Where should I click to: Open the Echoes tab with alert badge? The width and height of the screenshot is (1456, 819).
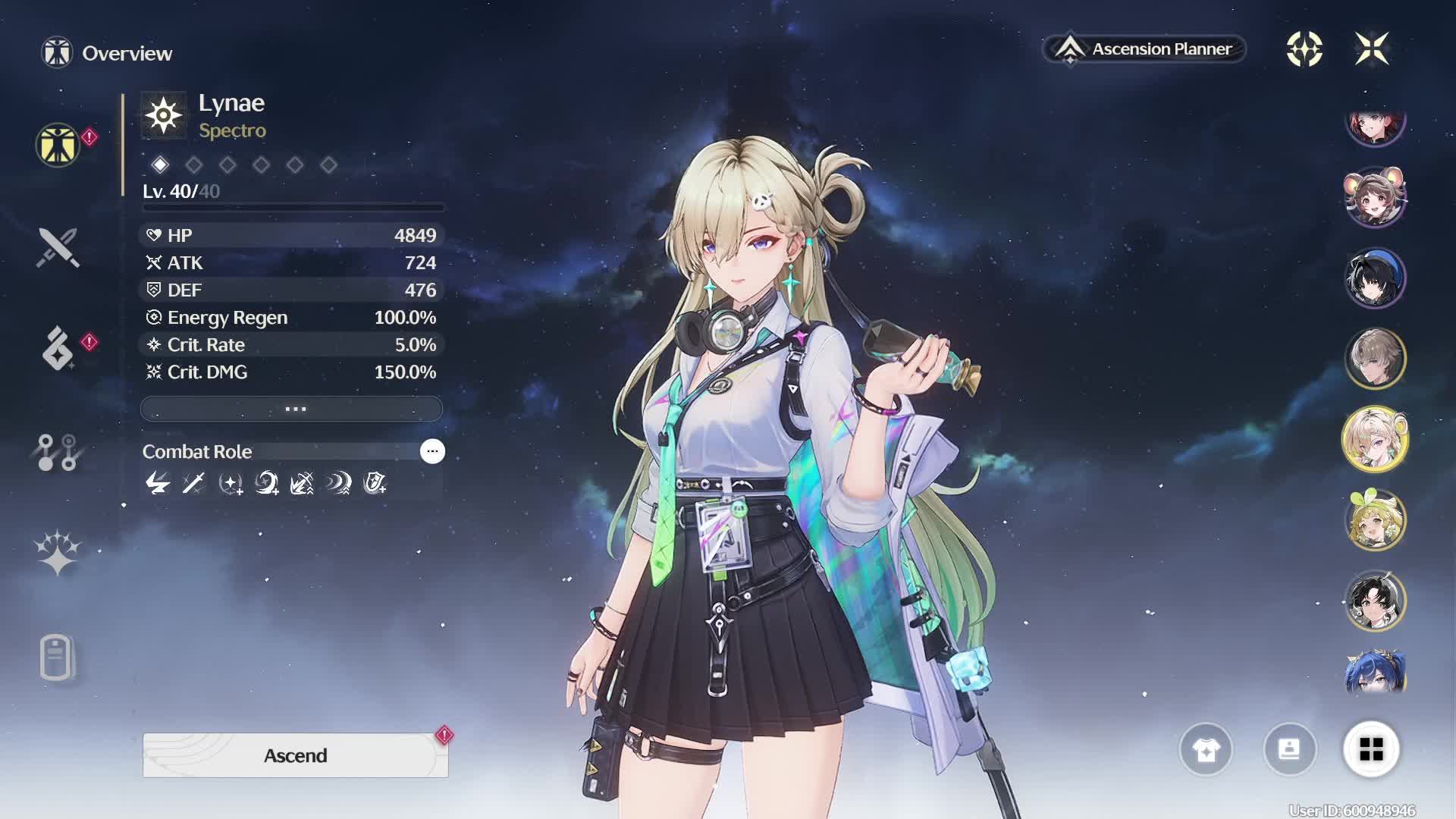(58, 349)
